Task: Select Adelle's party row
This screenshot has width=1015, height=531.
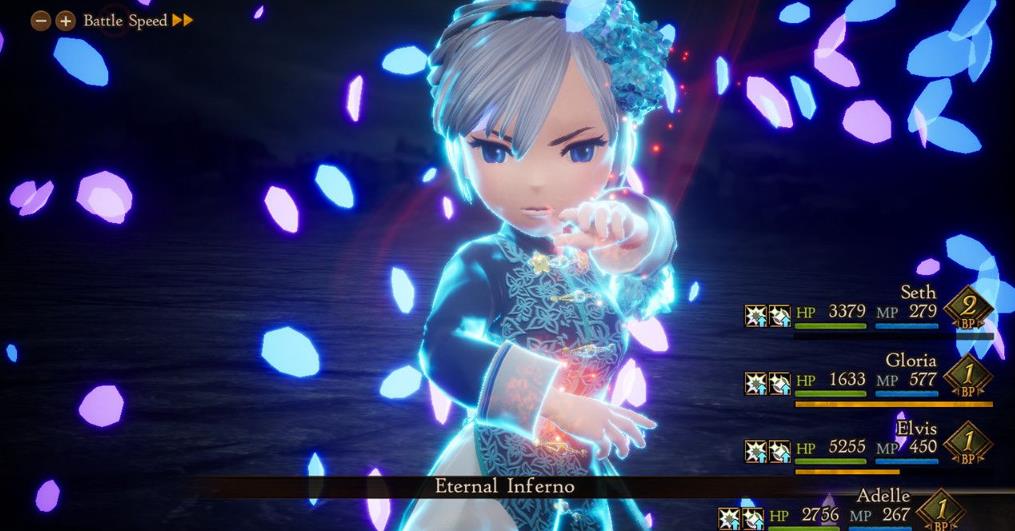Action: [883, 496]
